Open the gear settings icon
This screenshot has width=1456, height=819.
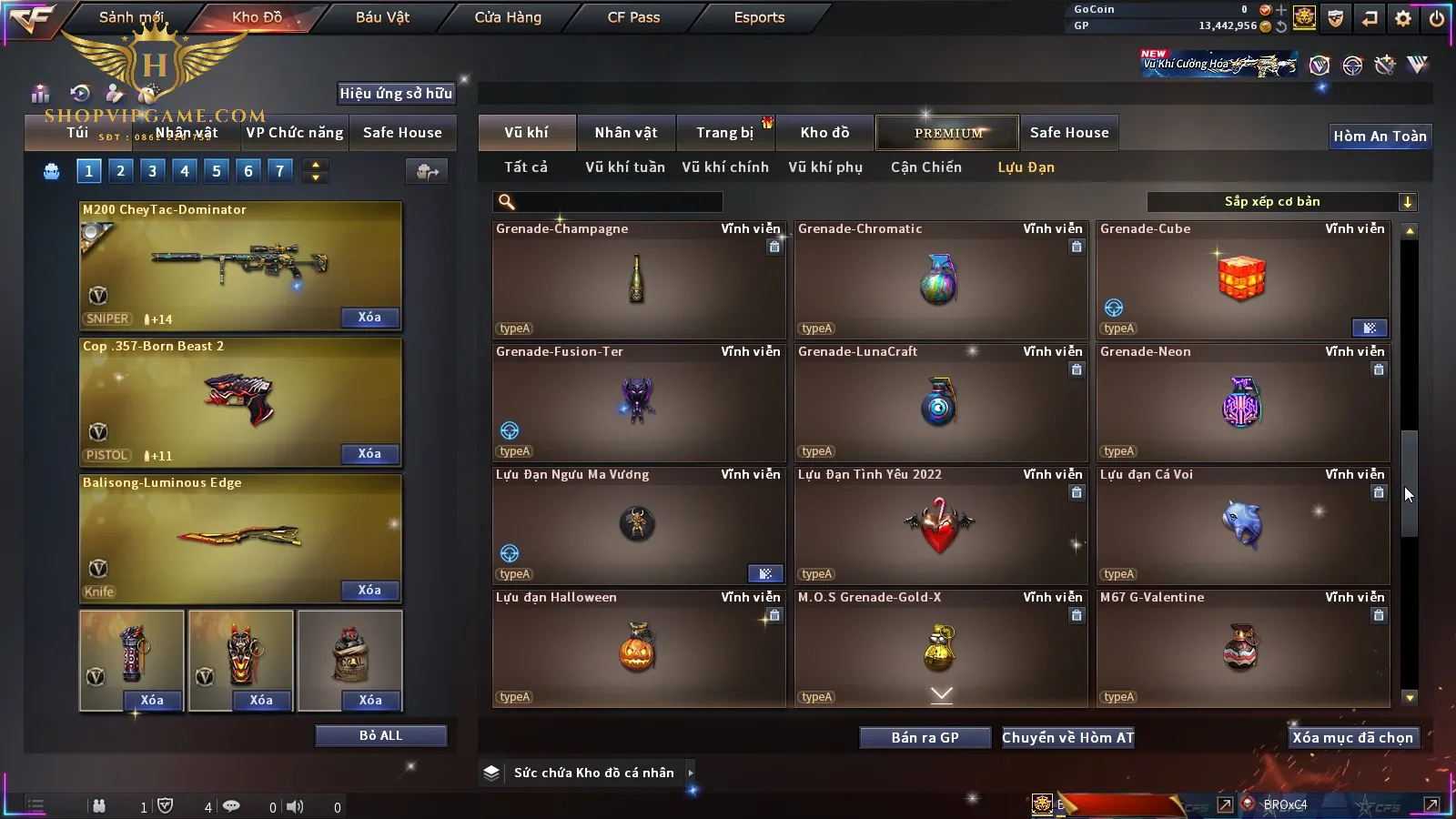point(1403,18)
